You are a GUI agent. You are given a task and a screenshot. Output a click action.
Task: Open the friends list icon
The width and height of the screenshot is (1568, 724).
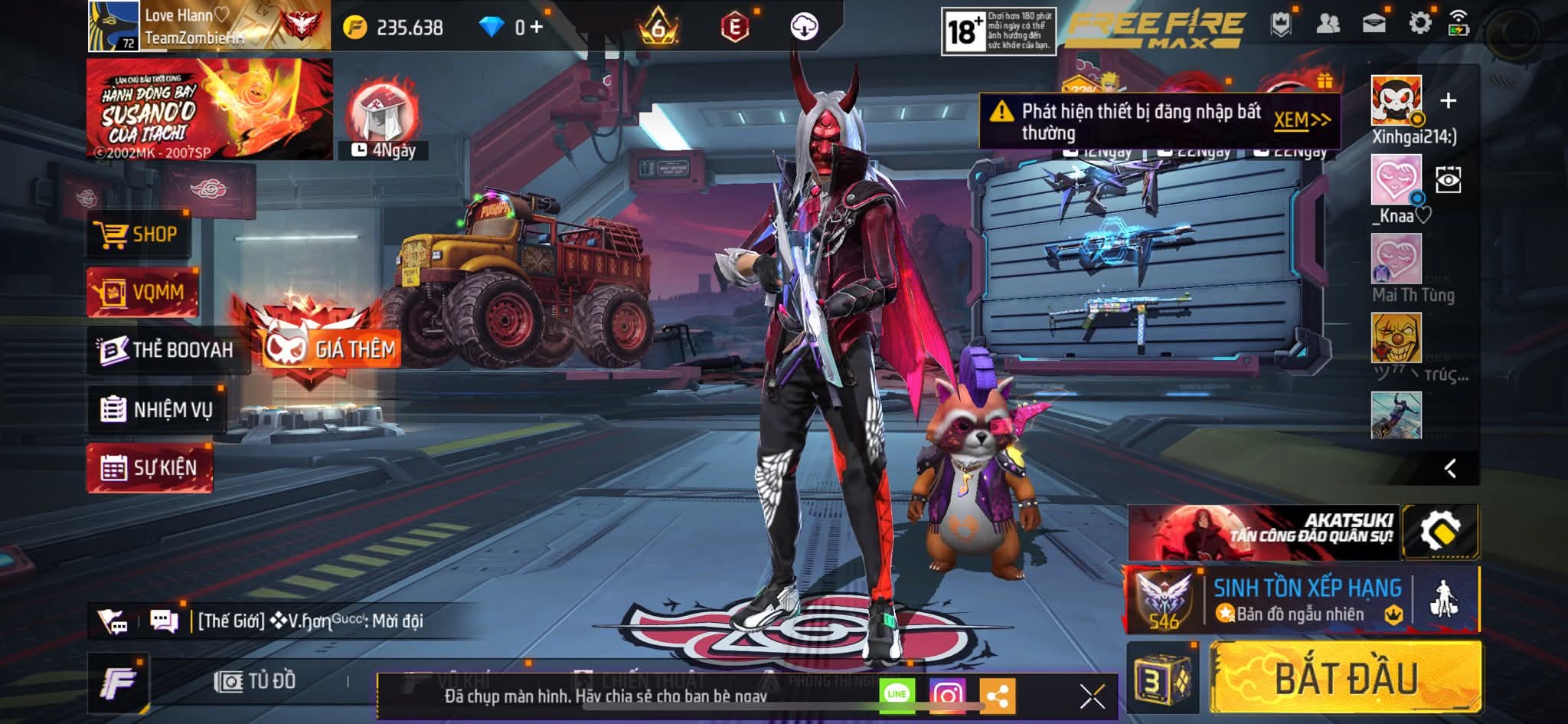(1328, 24)
